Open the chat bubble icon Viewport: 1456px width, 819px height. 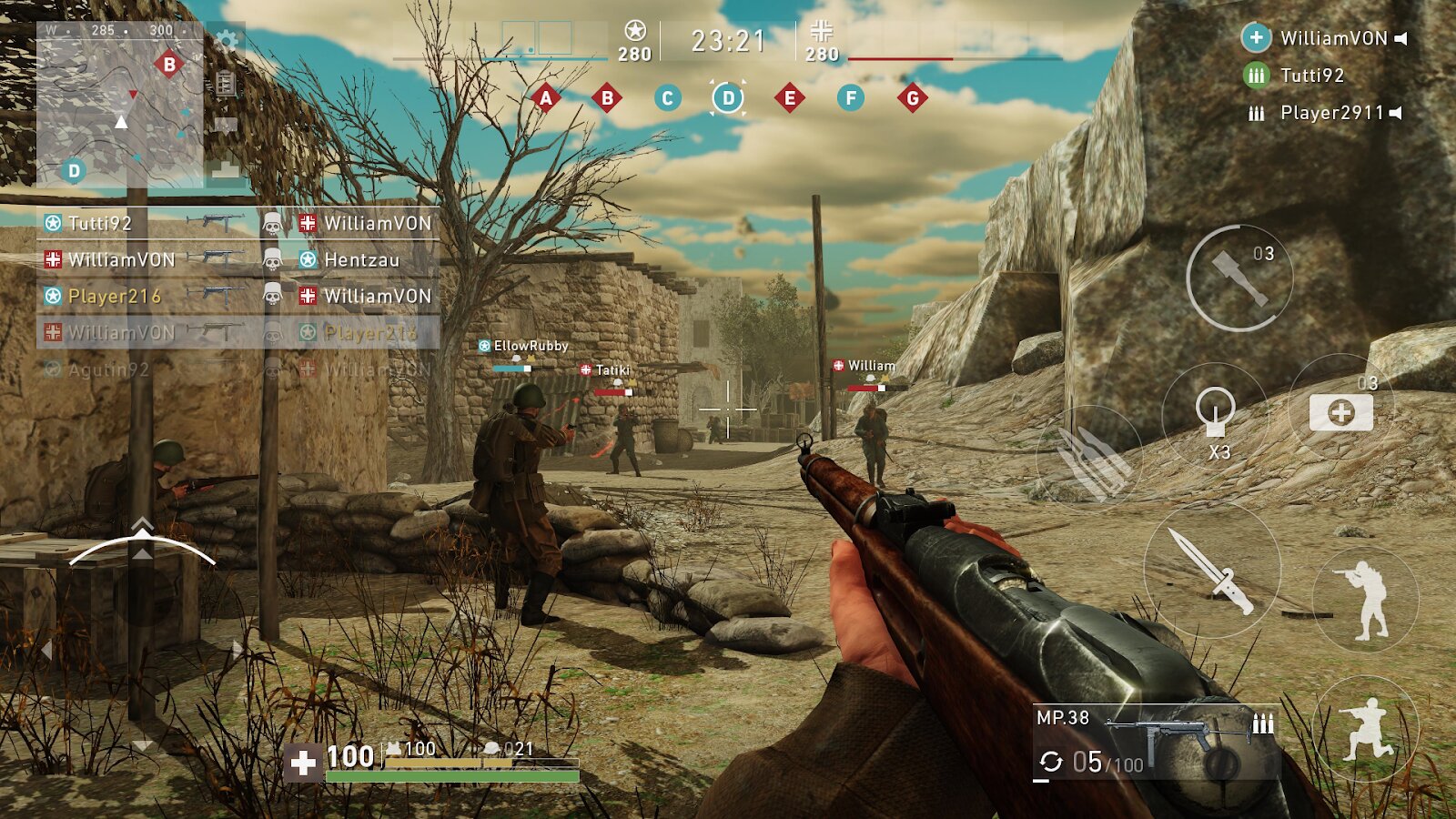coord(226,126)
